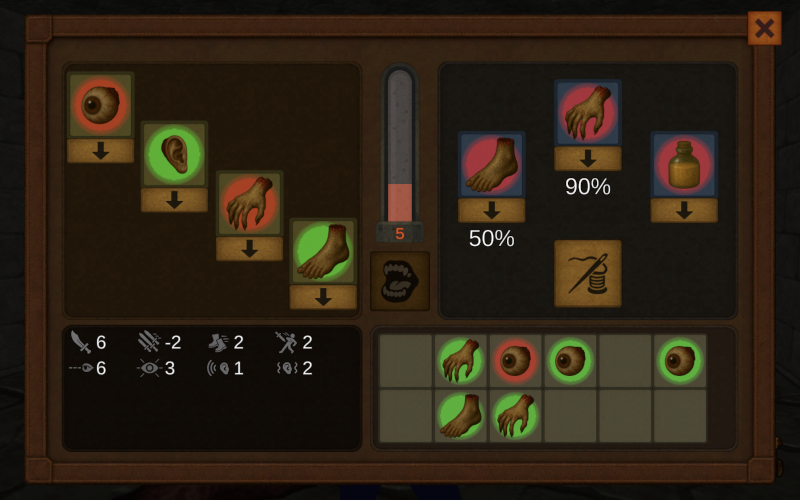
Task: Click the arrow beneath the green-glowing foot slot
Action: tap(323, 297)
